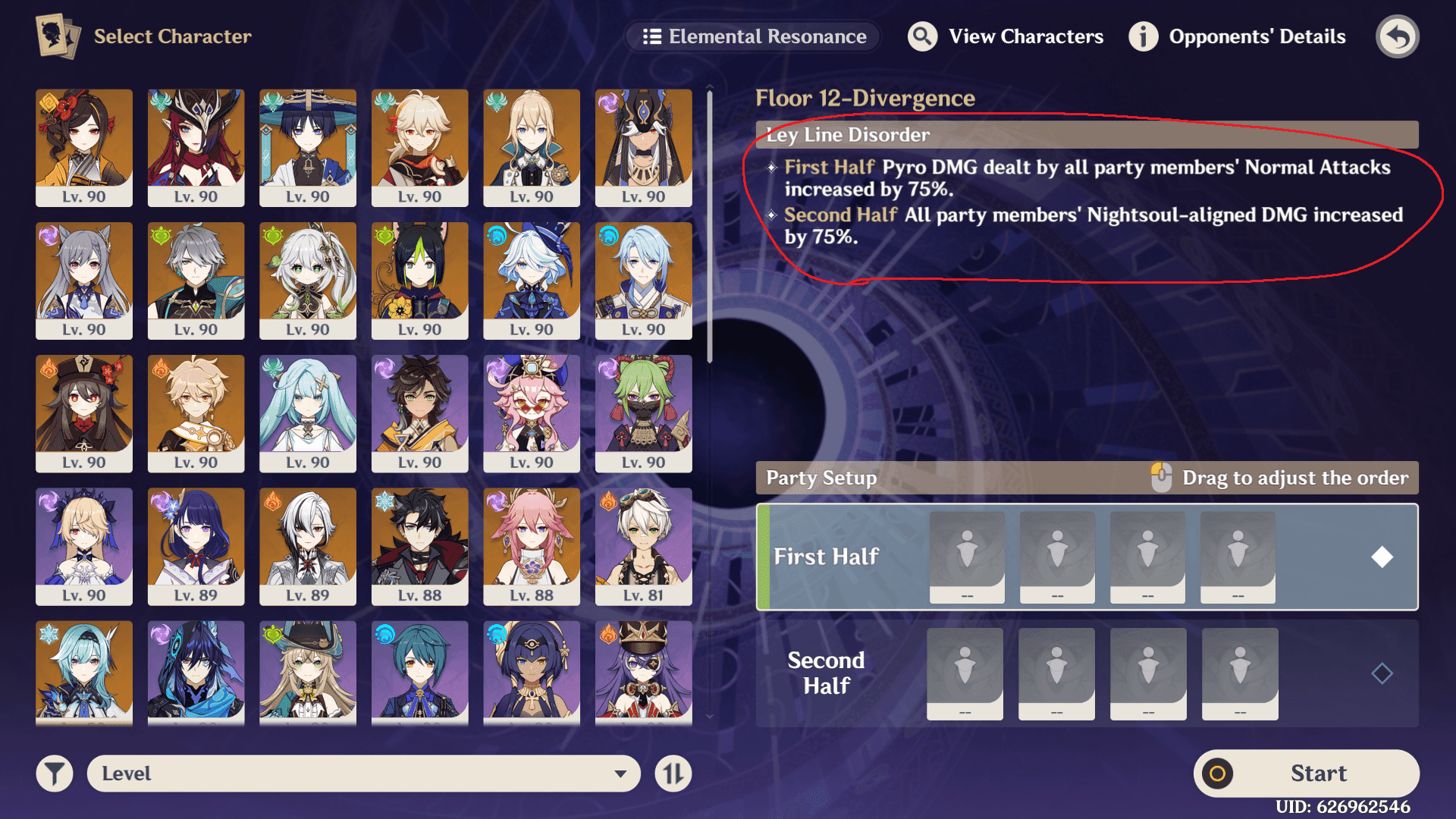Click the info icon beside Opponents' Details
This screenshot has height=819, width=1456.
pyautogui.click(x=1143, y=36)
